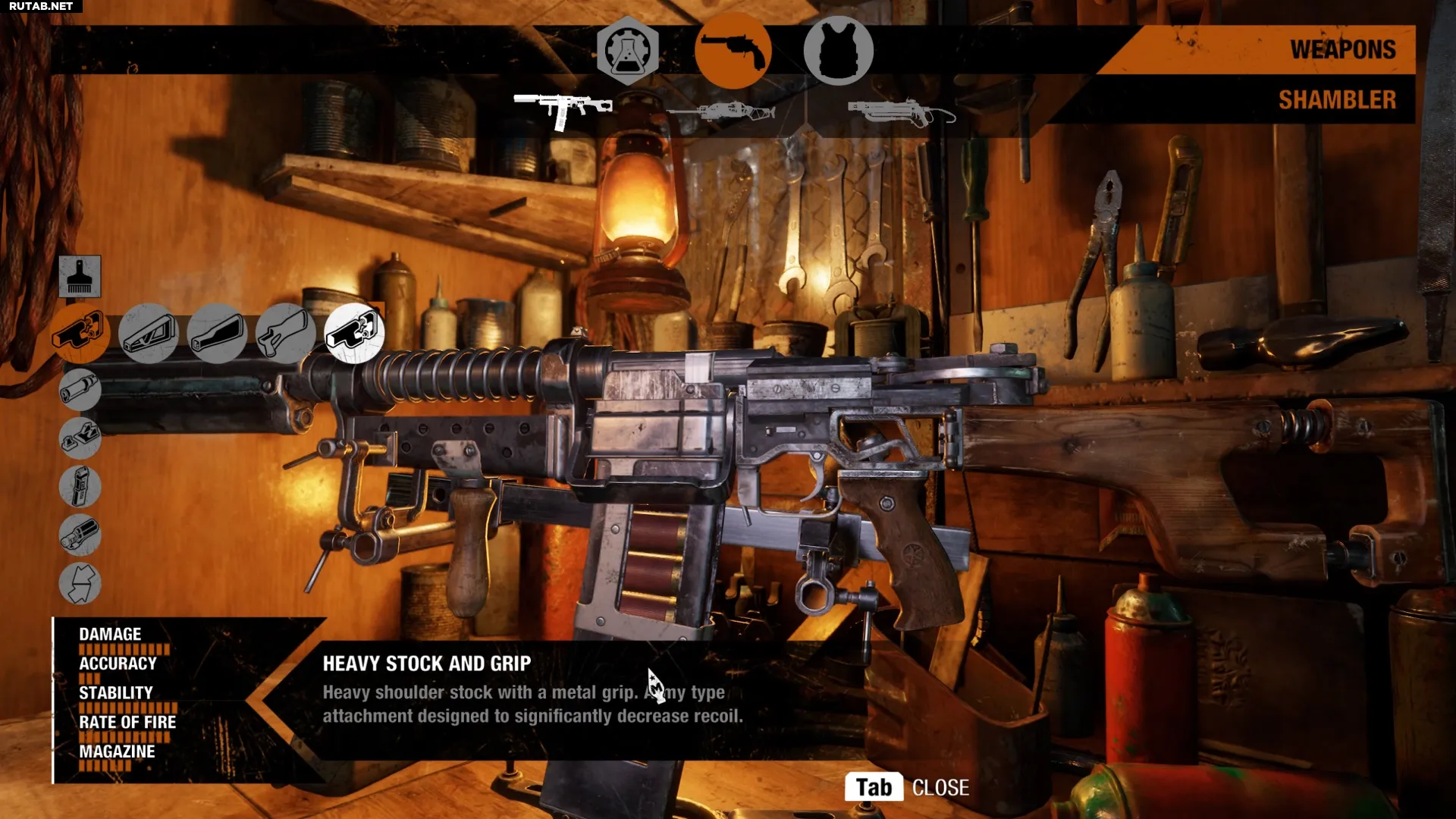
Task: Select the folding wire stock option
Action: coord(149,334)
